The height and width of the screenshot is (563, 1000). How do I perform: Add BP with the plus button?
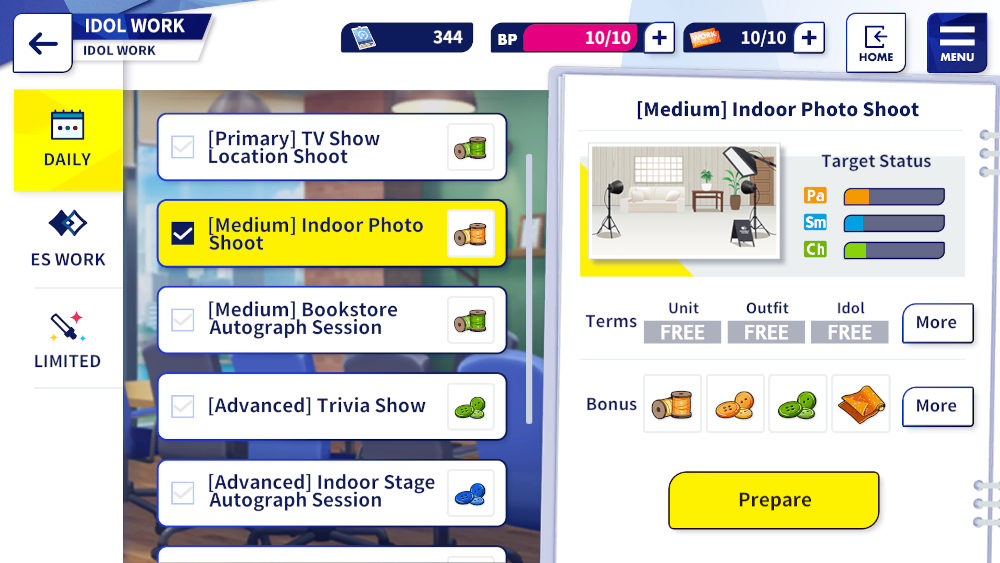pos(658,38)
